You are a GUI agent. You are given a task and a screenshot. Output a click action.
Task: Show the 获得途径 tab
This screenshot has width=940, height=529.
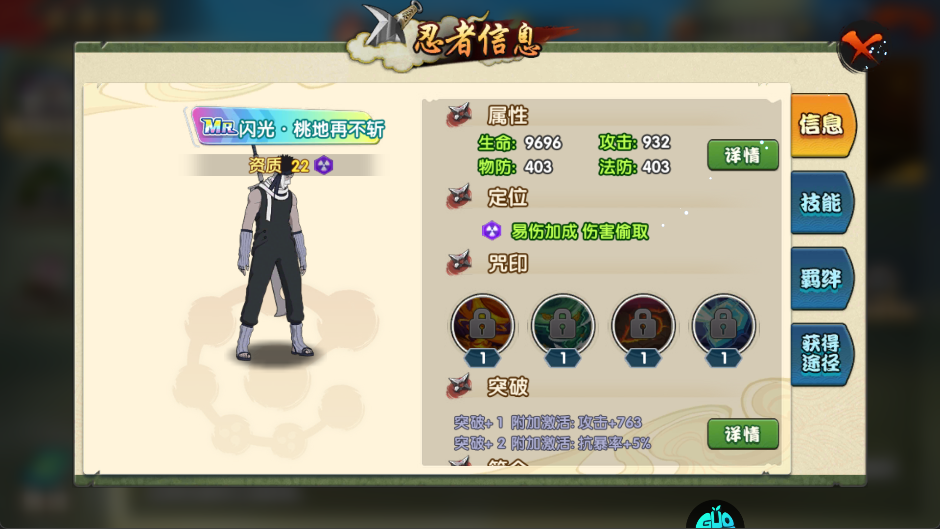point(821,353)
